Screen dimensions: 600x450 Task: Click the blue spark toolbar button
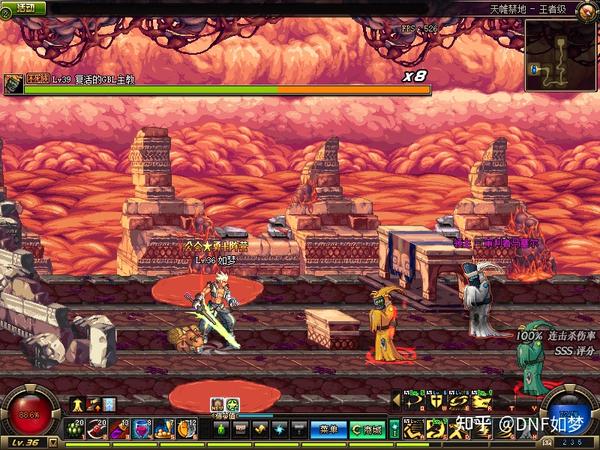click(280, 429)
